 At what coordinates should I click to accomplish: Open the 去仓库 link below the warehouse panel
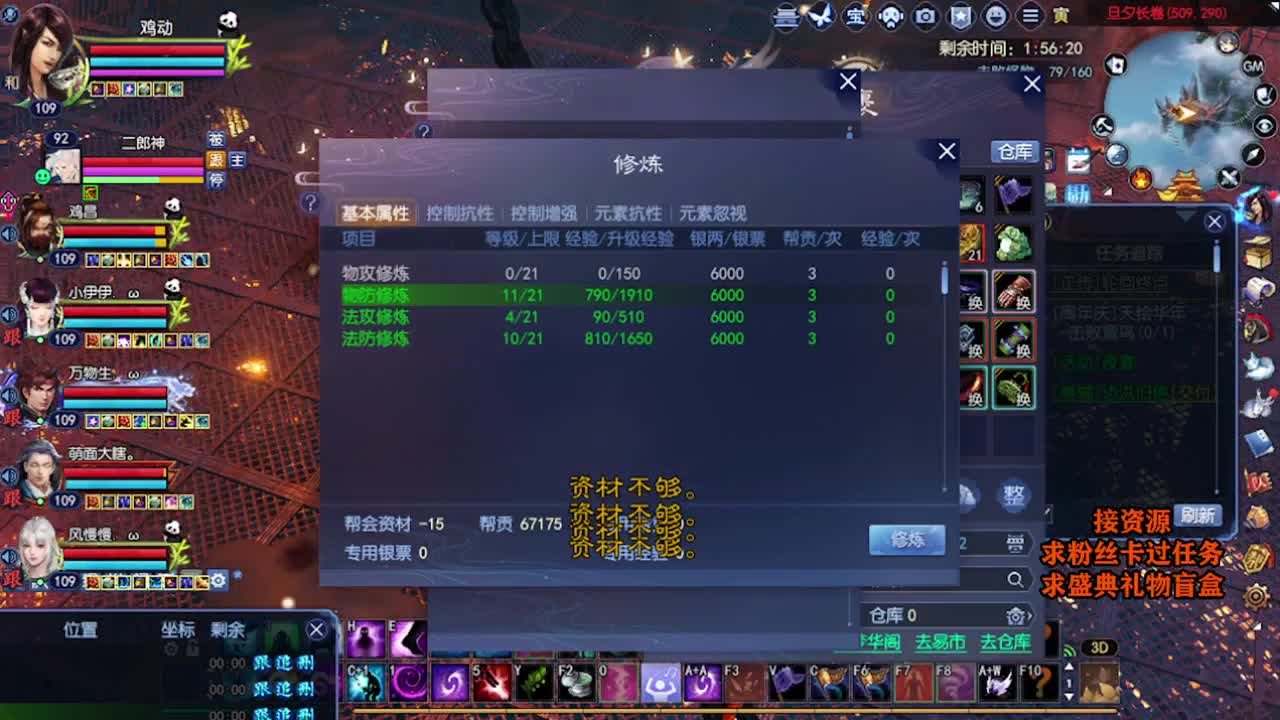[x=1006, y=643]
